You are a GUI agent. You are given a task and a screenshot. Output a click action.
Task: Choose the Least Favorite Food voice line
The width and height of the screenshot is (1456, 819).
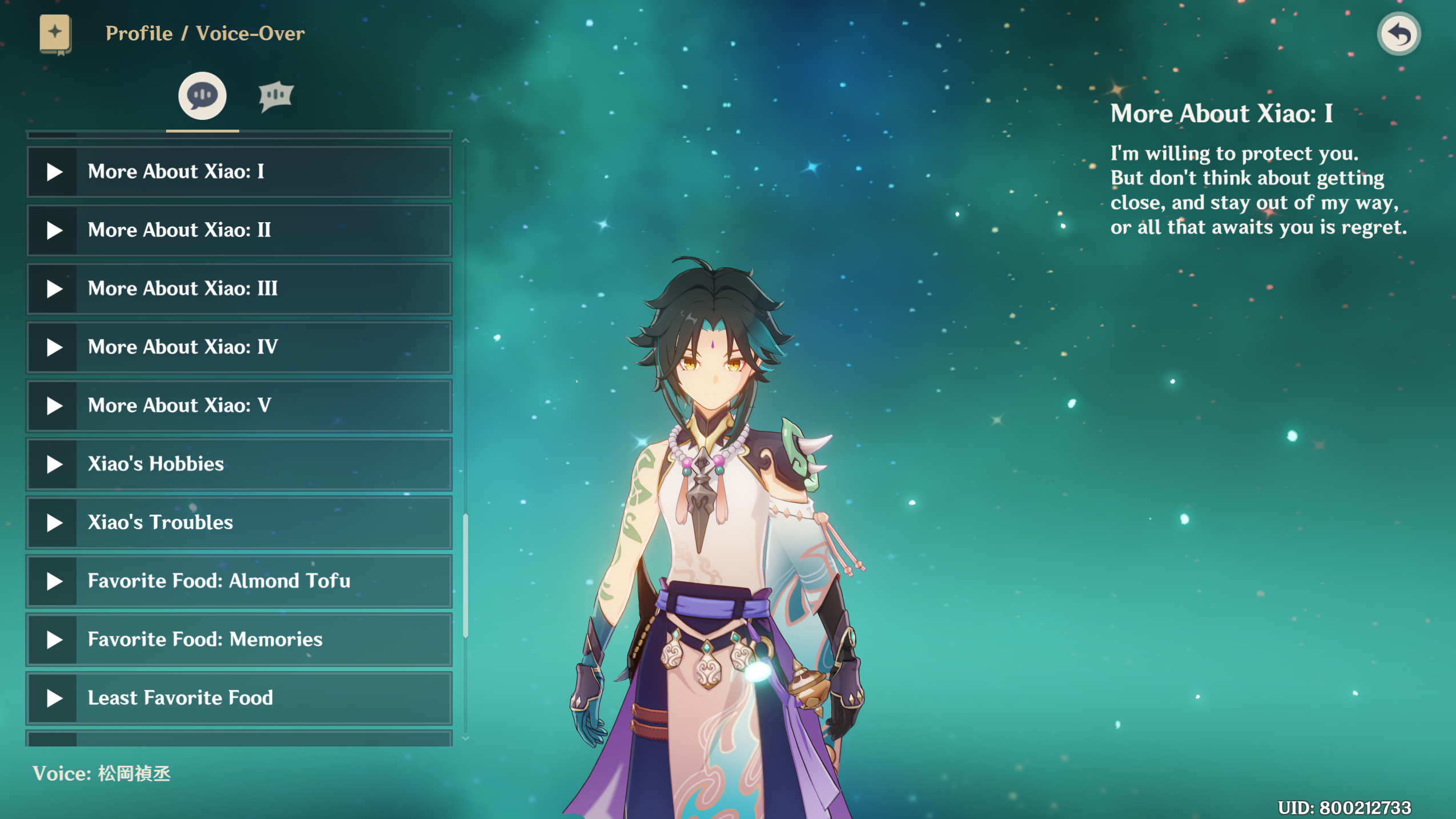[x=239, y=698]
